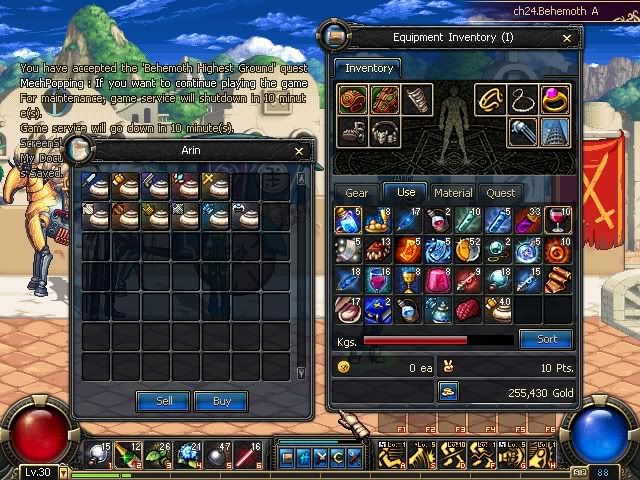Open the Material tab
640x480 pixels.
453,193
